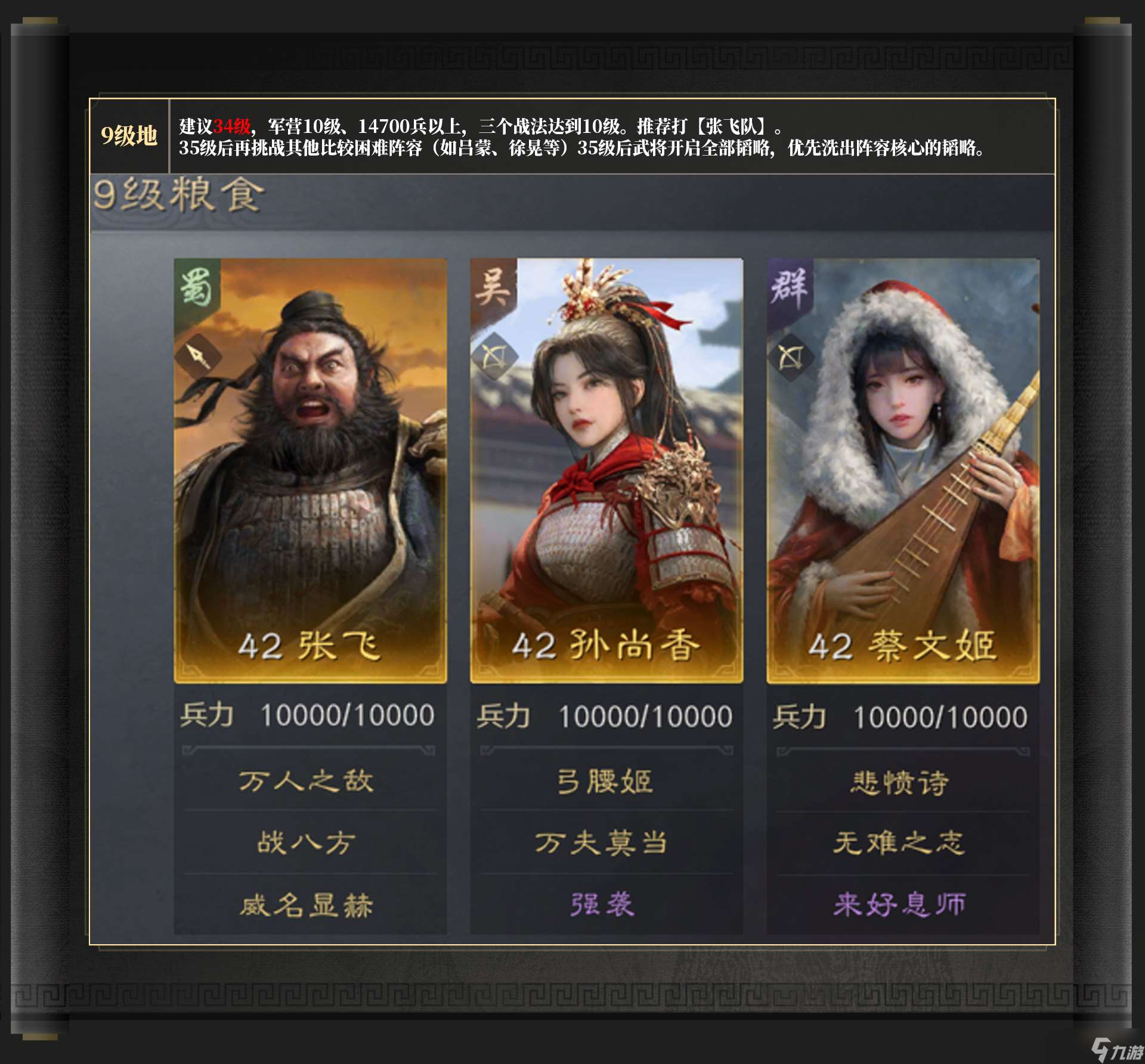View the purple 来好息师 skill

(x=899, y=904)
